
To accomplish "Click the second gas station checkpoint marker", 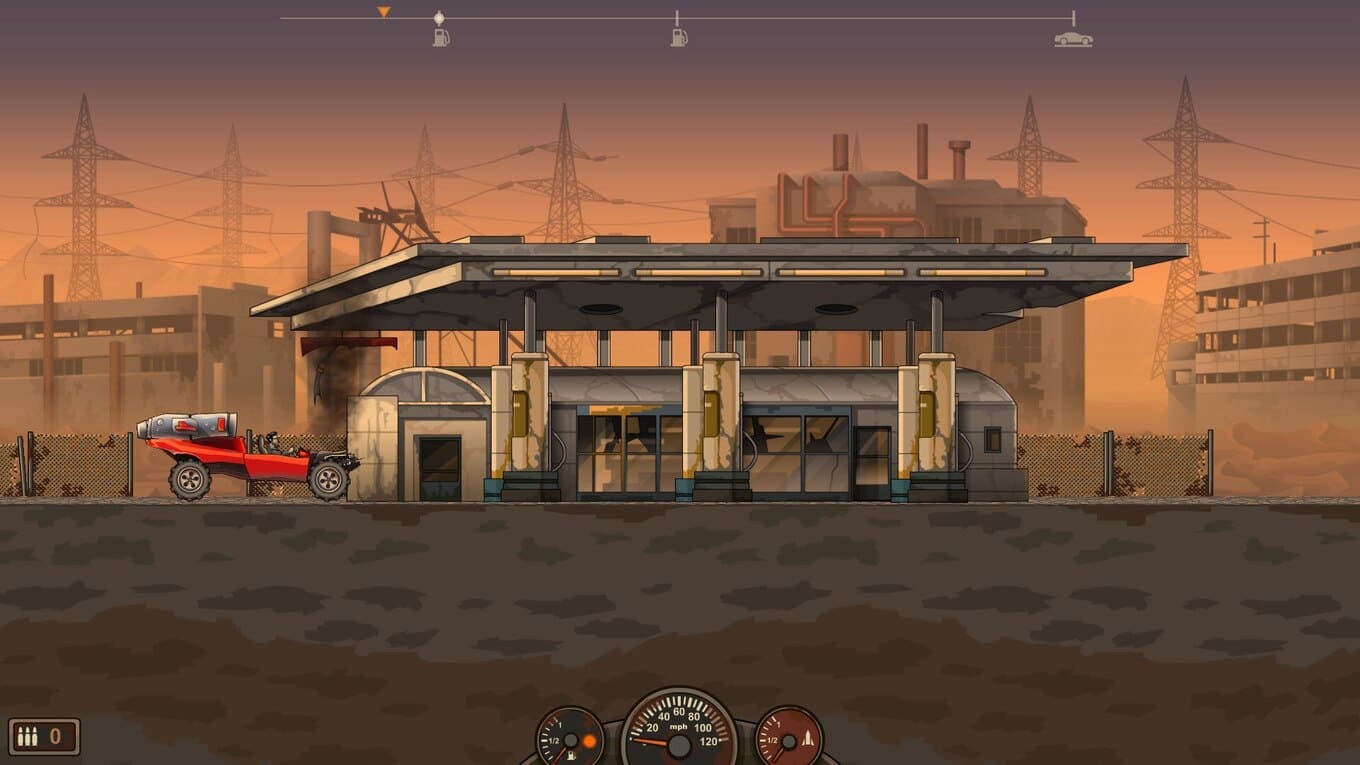I will (678, 37).
